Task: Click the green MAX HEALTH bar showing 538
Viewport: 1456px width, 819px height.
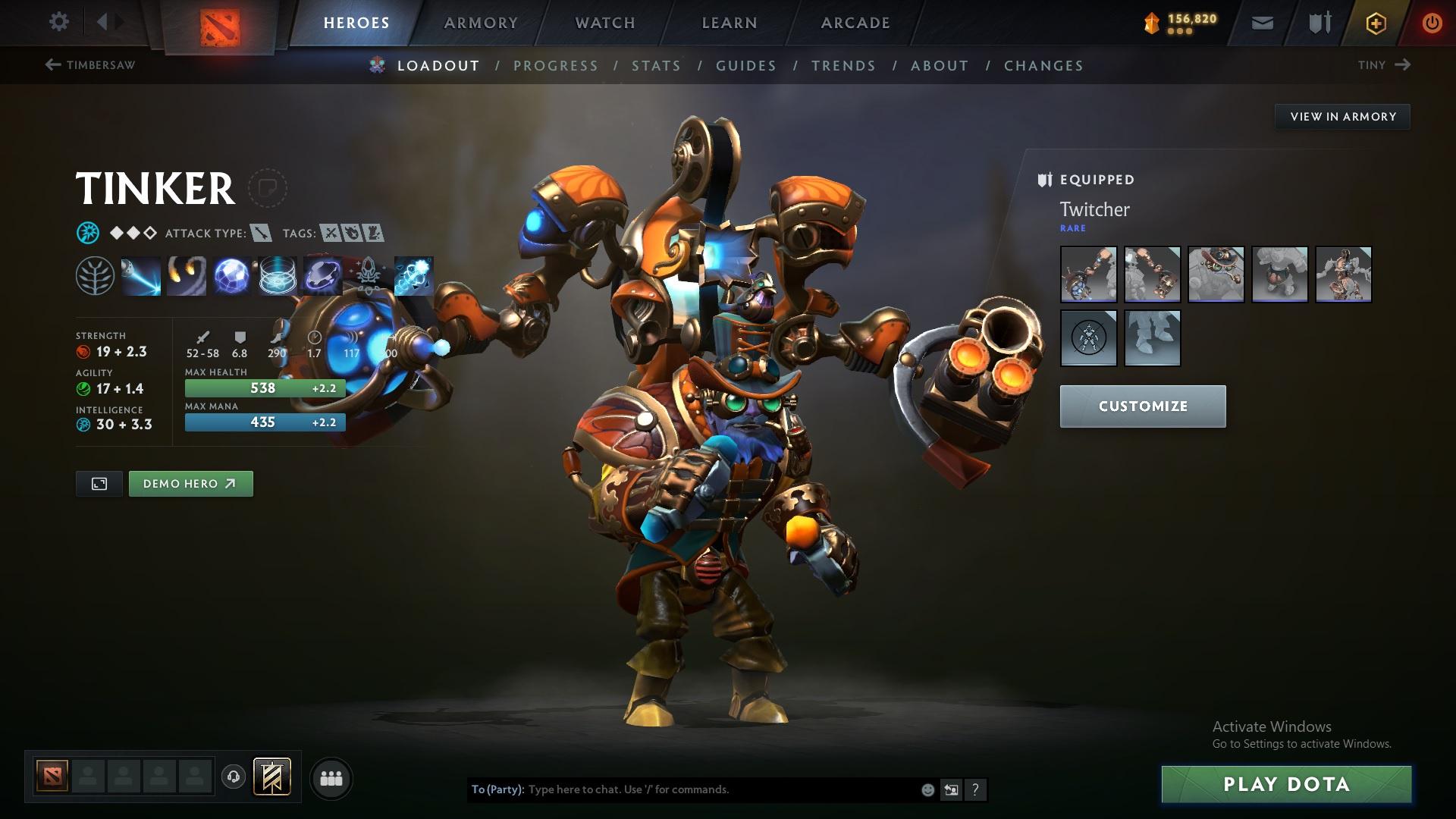Action: pos(264,388)
